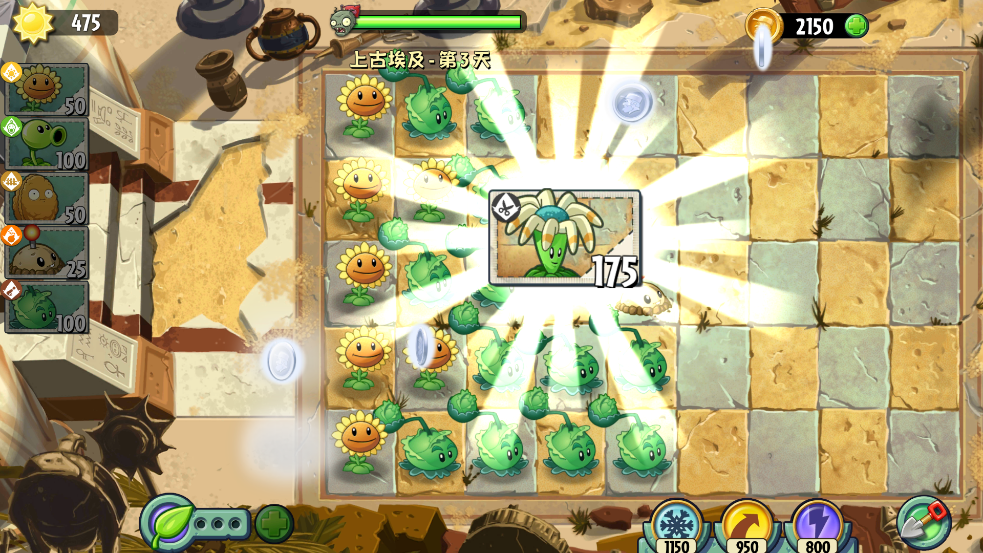Collect the Bloomerang seed packet reward
Viewport: 983px width, 553px height.
click(565, 238)
